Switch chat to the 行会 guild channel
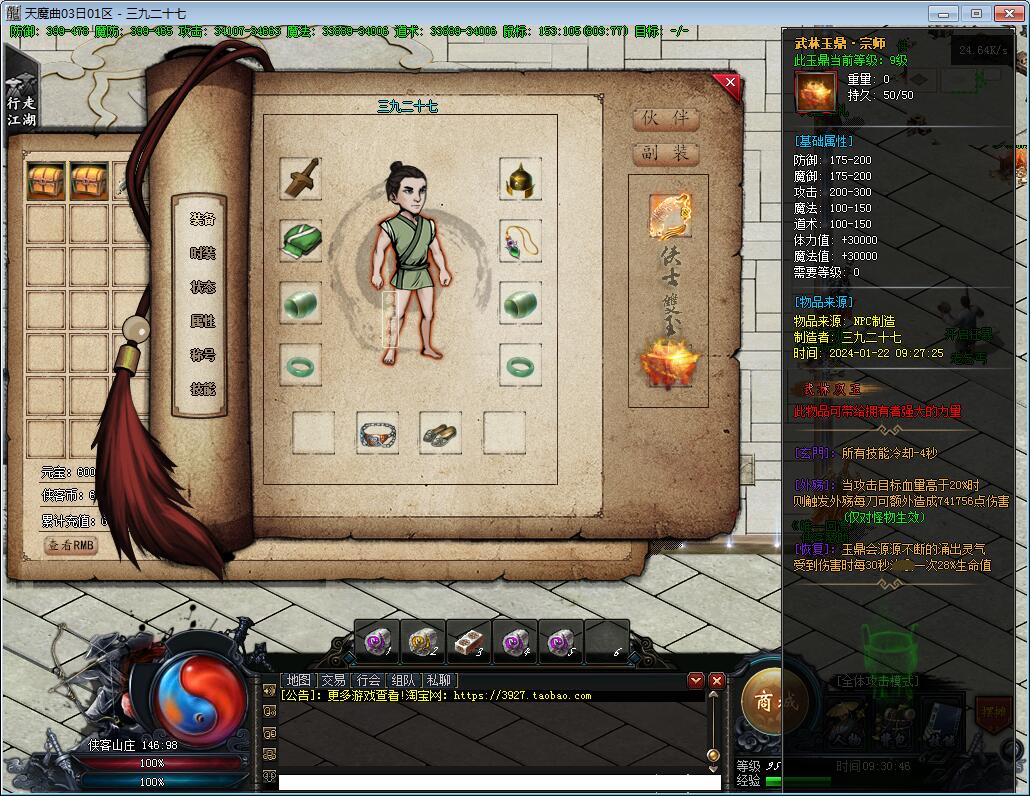The image size is (1030, 796). (367, 680)
